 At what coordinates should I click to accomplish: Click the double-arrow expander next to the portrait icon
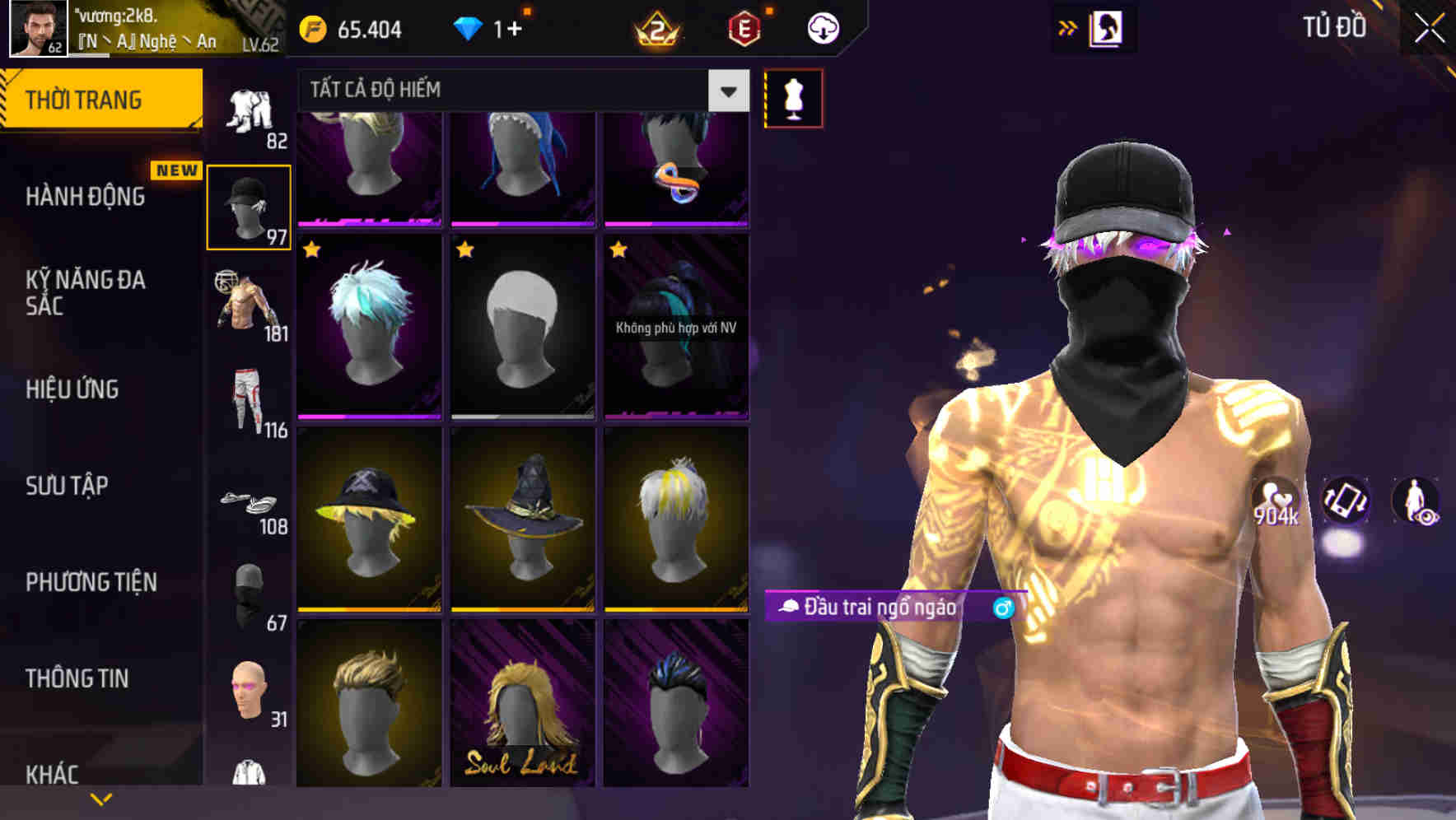pos(1068,27)
